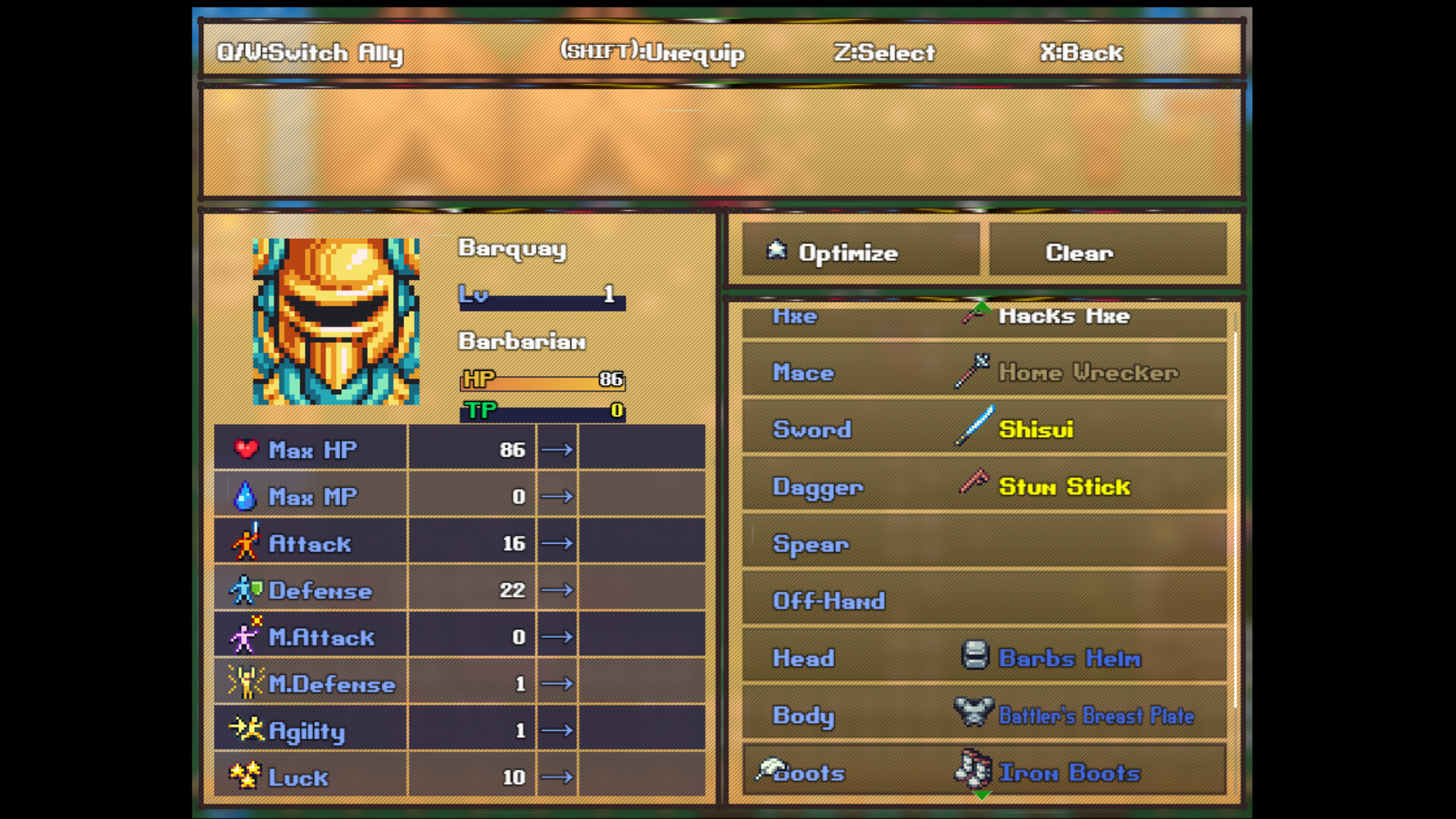The width and height of the screenshot is (1456, 819).
Task: Click the arrow next to Defense stat
Action: pyautogui.click(x=557, y=589)
